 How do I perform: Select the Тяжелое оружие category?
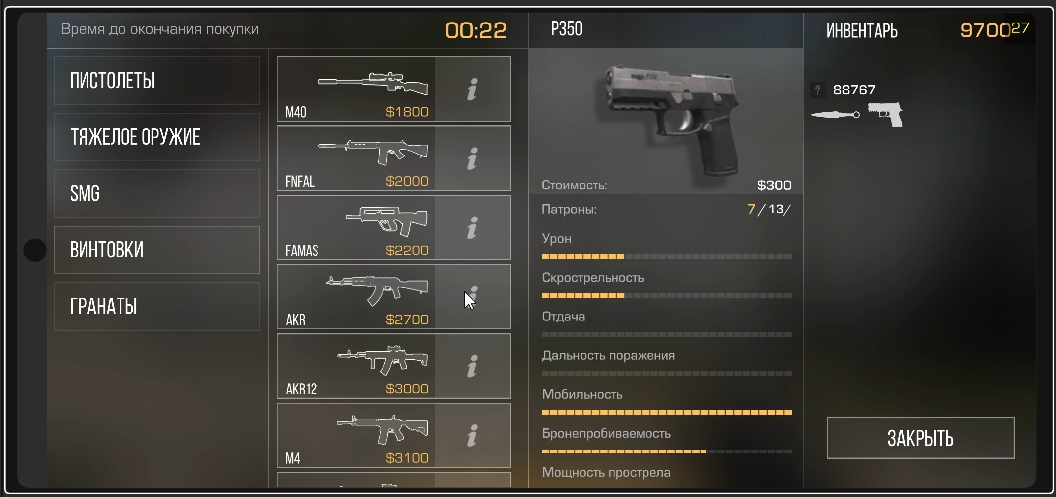pos(157,137)
